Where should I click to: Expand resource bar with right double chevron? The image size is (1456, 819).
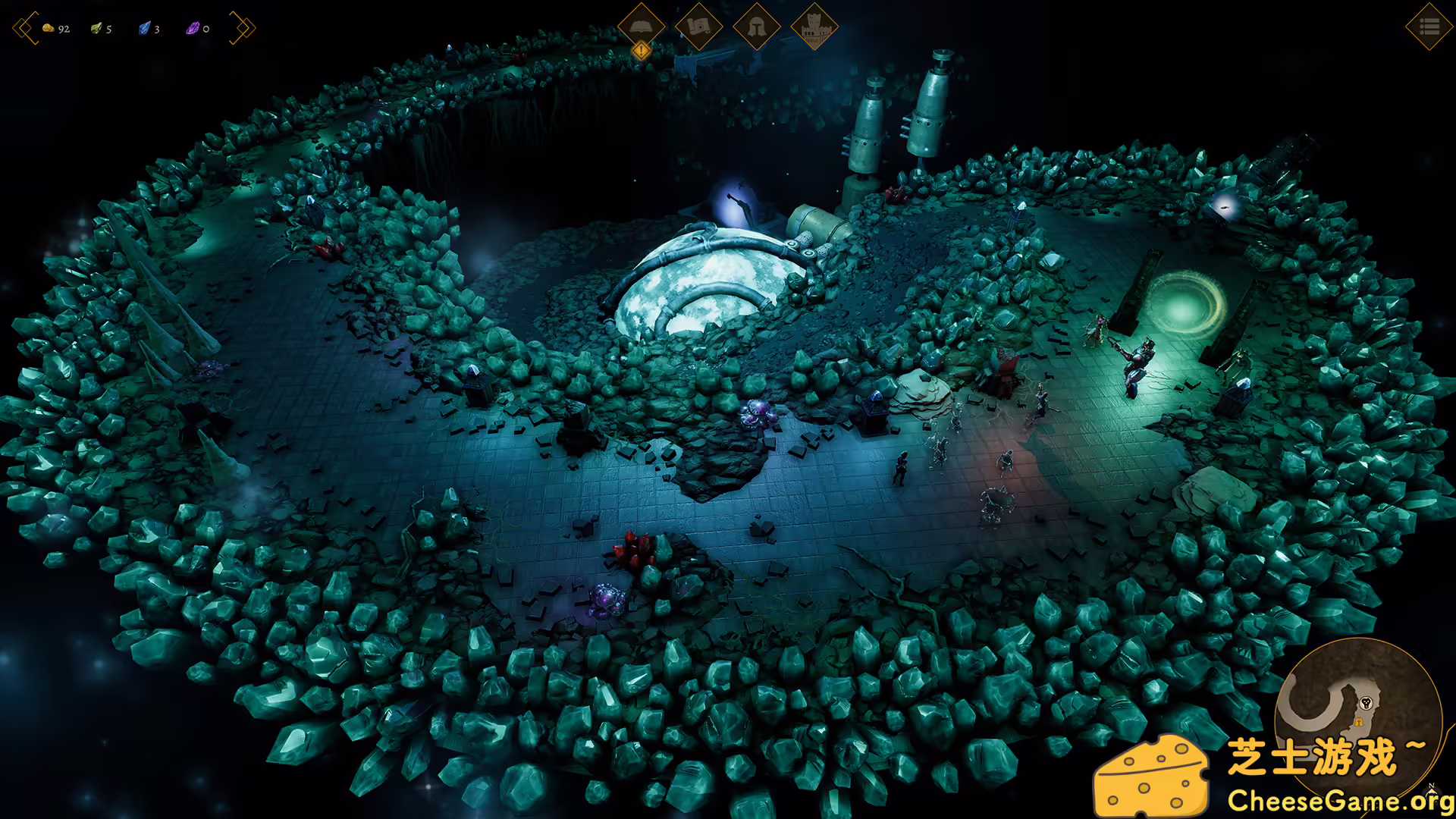(243, 27)
